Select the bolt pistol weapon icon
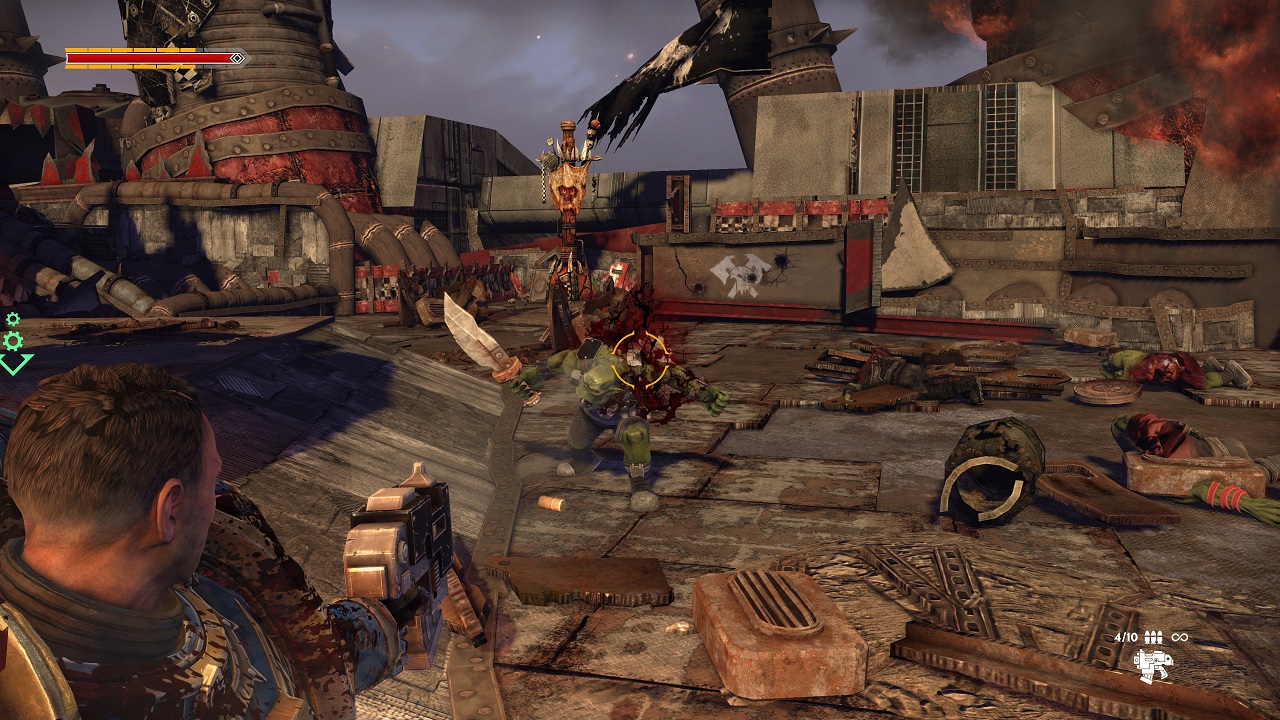This screenshot has width=1280, height=720. click(x=1152, y=664)
